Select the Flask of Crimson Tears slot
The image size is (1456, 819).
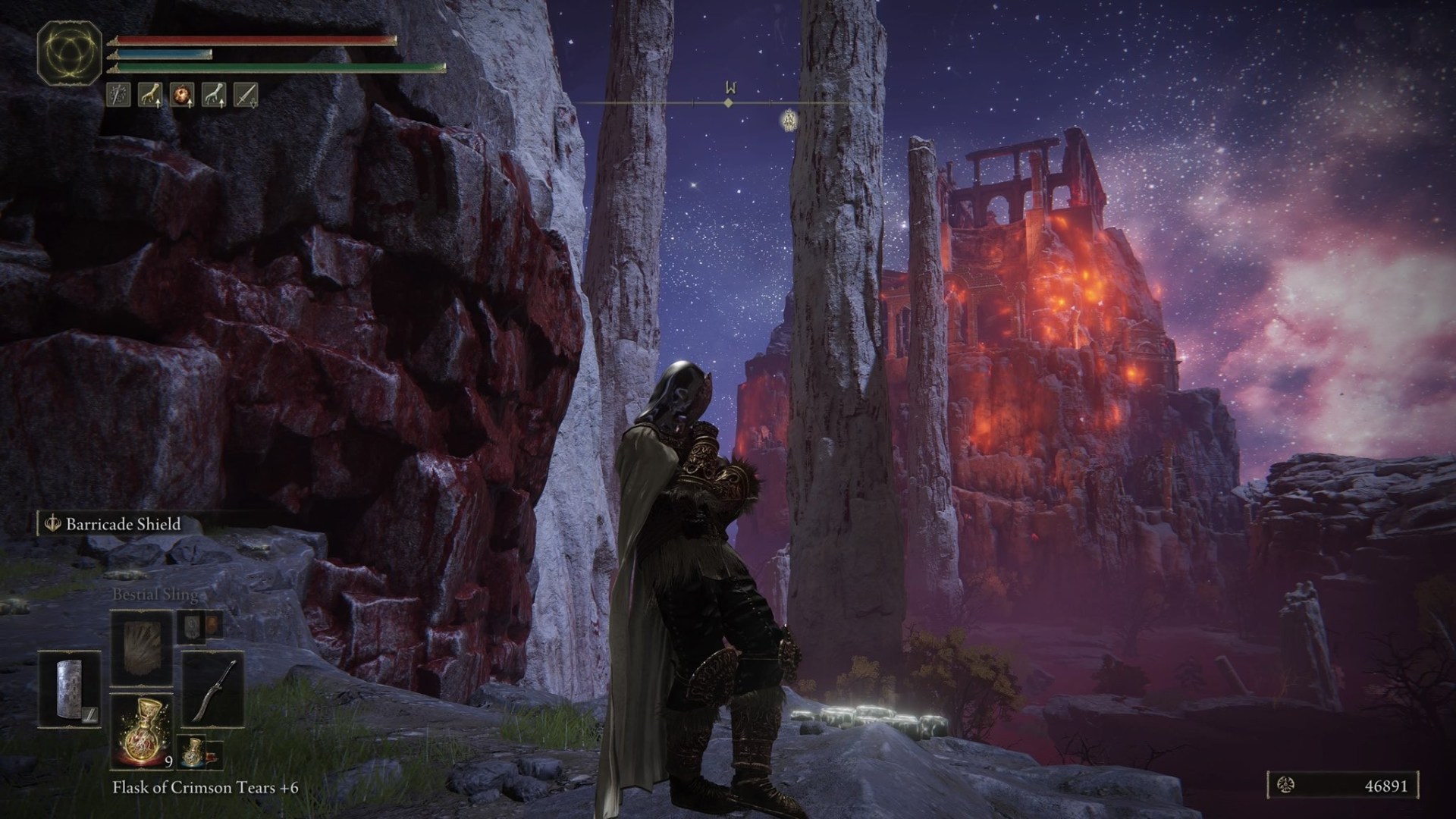pos(143,732)
